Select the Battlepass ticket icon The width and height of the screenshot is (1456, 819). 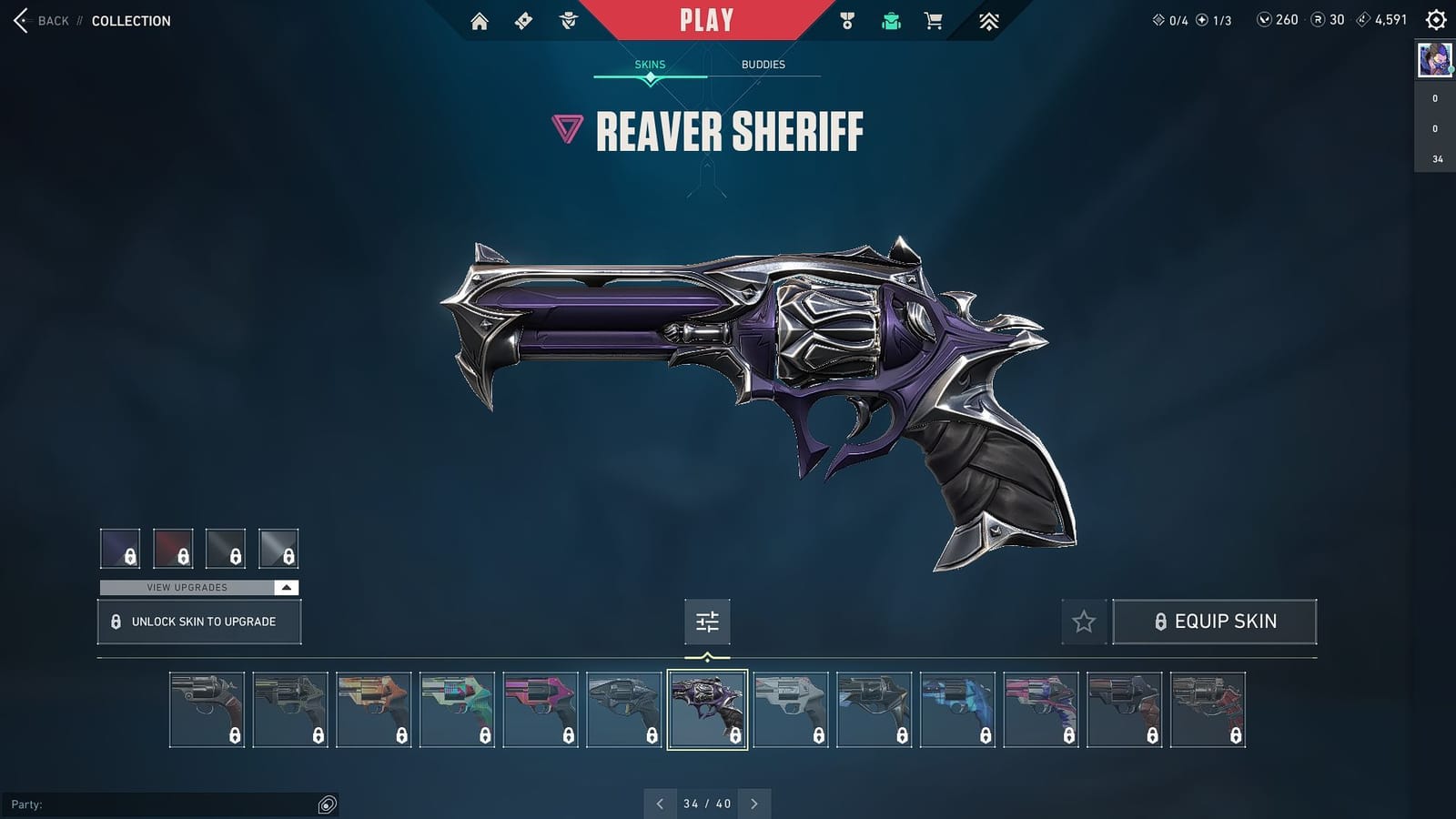(x=522, y=19)
